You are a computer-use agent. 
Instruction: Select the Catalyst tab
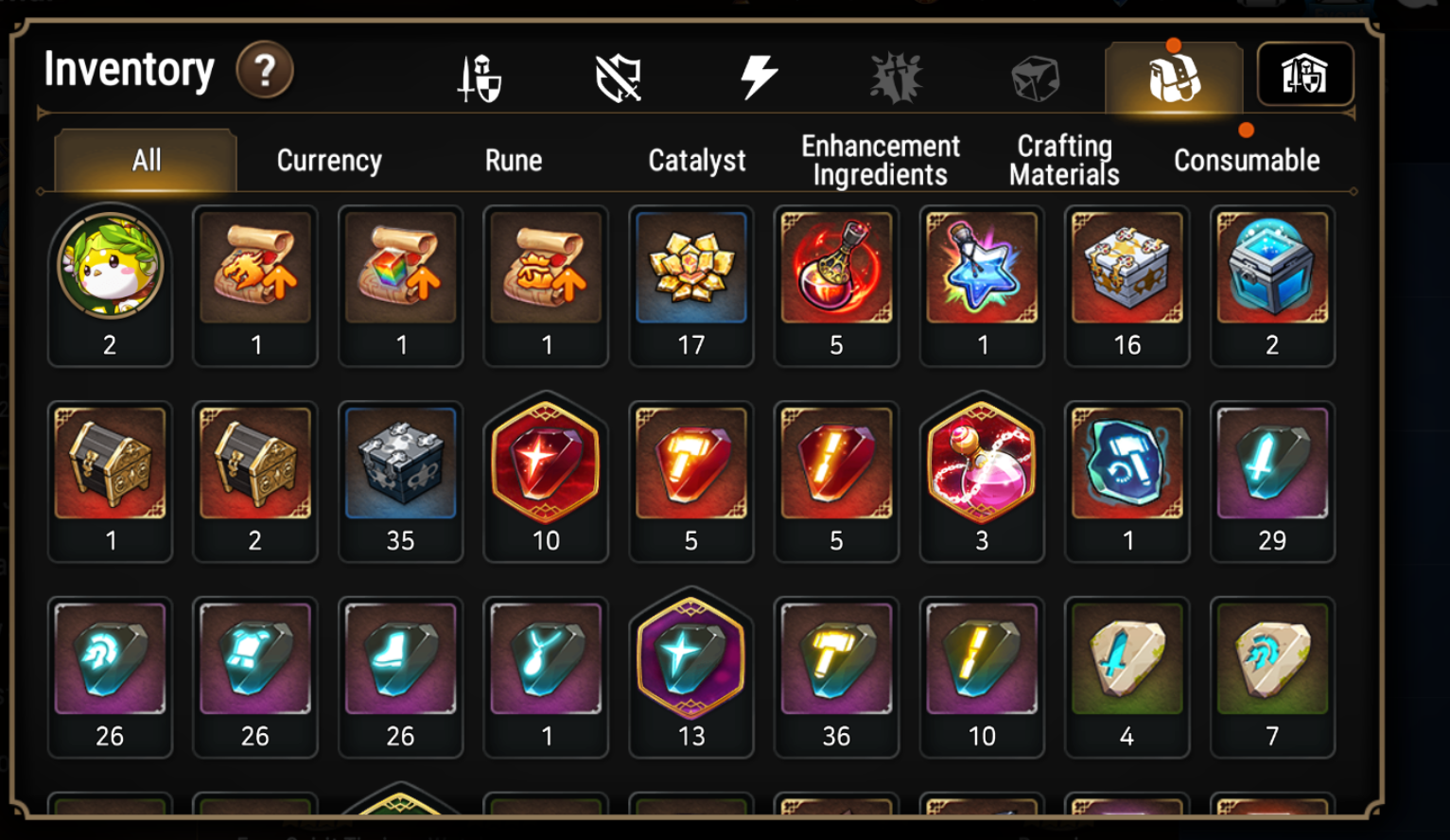pyautogui.click(x=695, y=160)
